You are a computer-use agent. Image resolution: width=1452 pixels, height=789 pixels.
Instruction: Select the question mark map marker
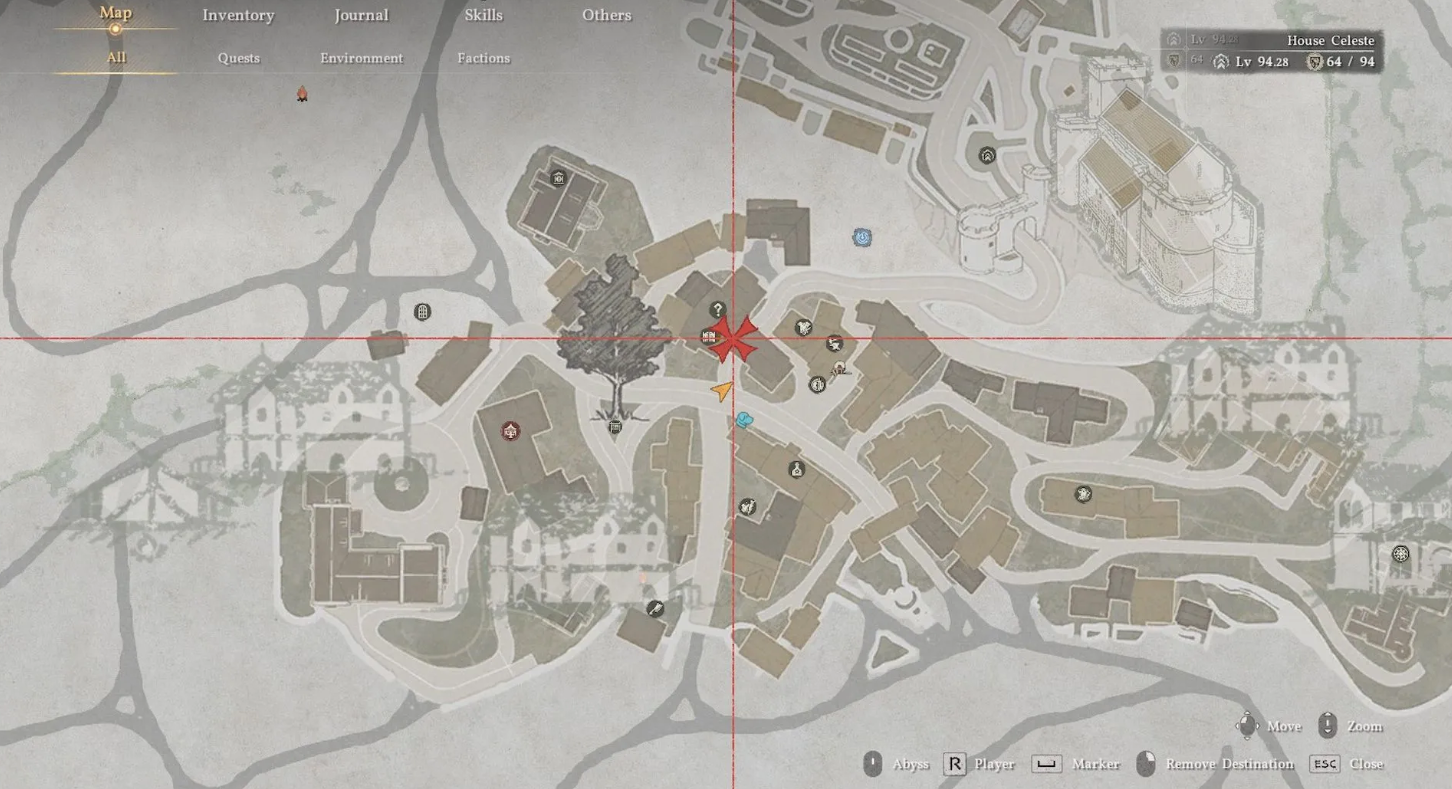point(717,310)
